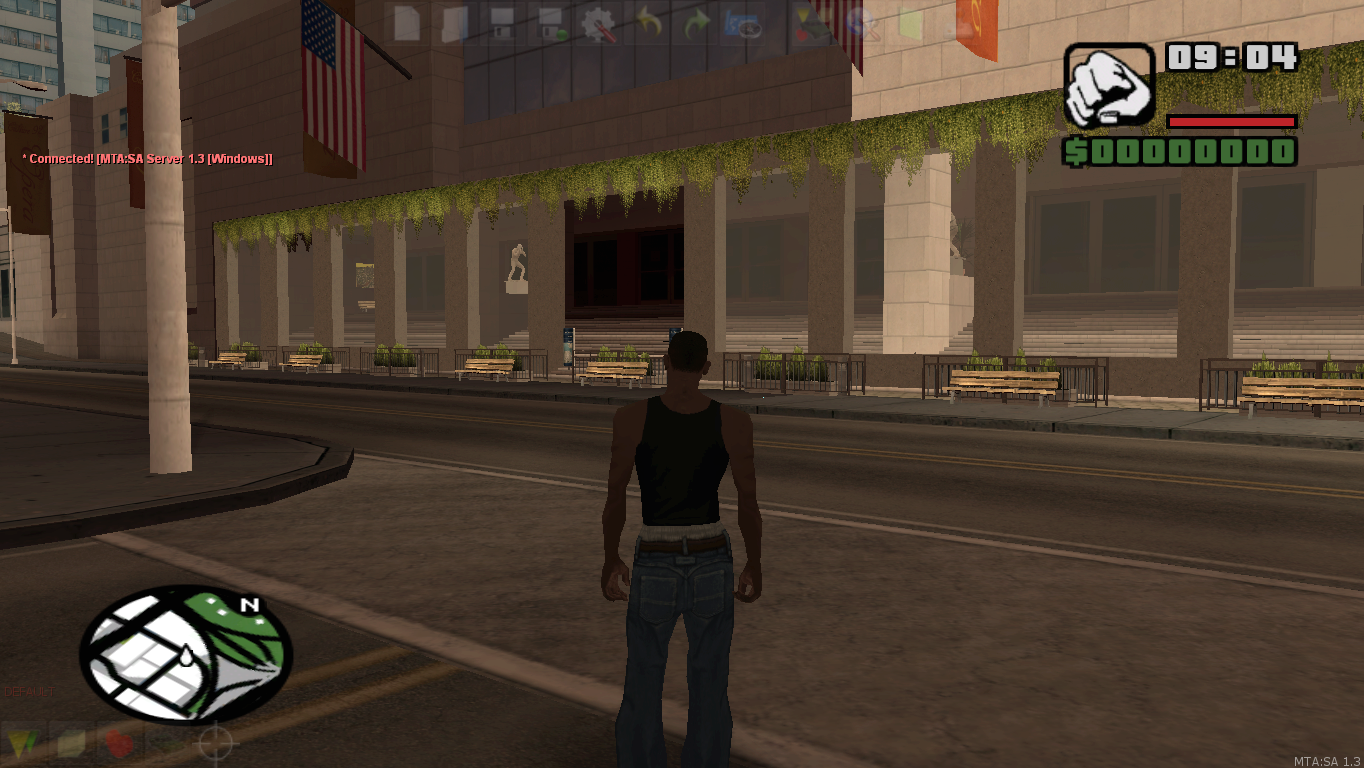Screen dimensions: 1364x768
Task: Select the object creation tool
Action: (70, 743)
